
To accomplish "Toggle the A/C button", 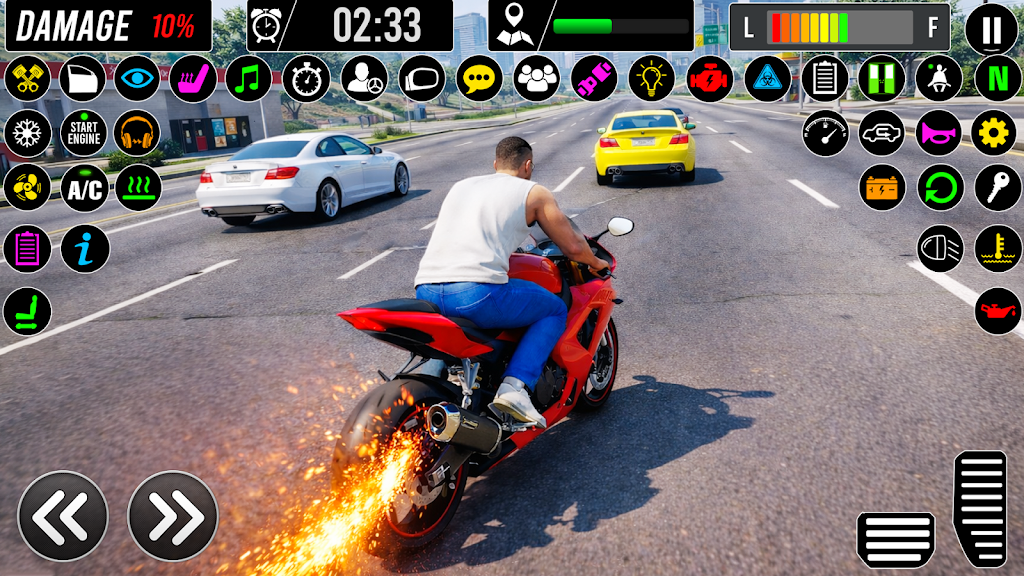I will point(84,188).
